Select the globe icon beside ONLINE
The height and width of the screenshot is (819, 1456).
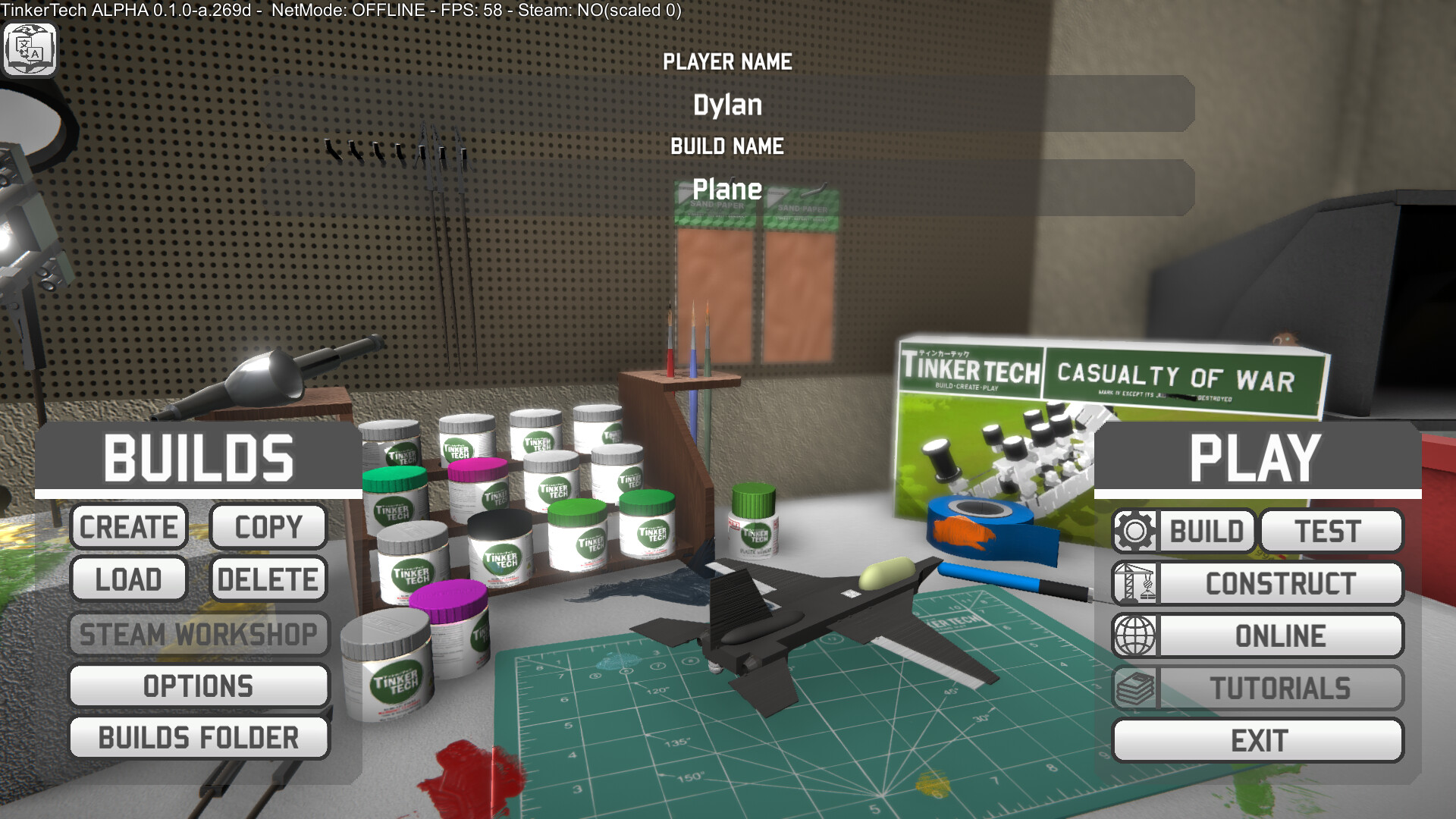[x=1135, y=635]
